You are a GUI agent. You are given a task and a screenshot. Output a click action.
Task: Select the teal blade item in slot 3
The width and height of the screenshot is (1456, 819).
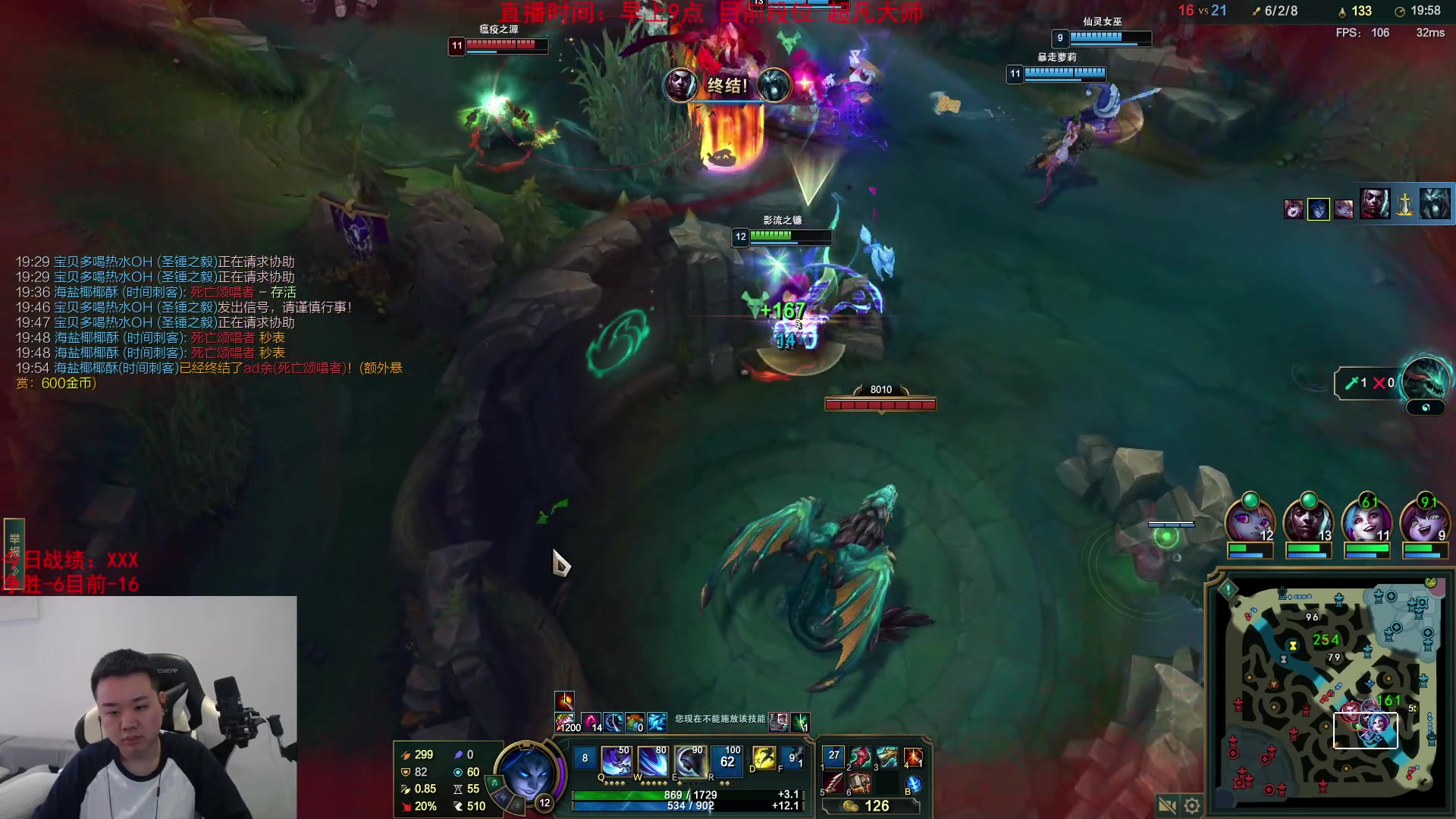(887, 757)
